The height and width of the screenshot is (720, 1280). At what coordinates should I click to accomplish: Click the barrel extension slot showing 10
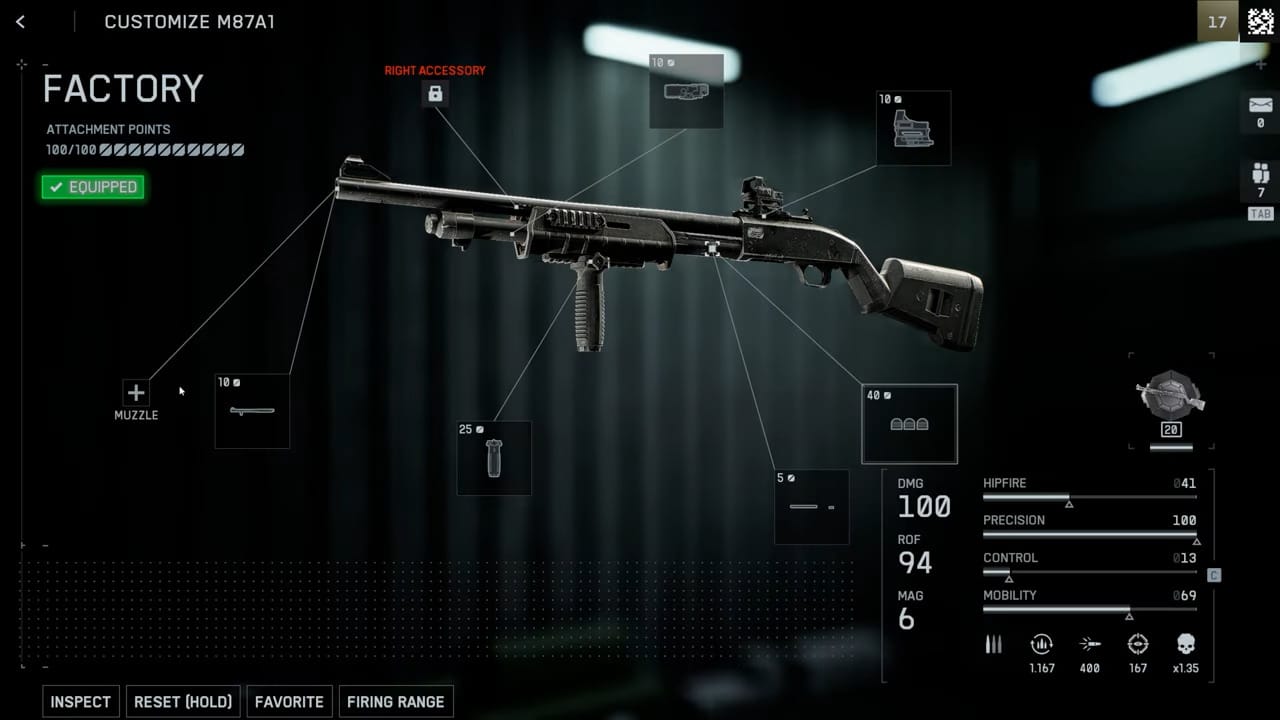(x=252, y=410)
